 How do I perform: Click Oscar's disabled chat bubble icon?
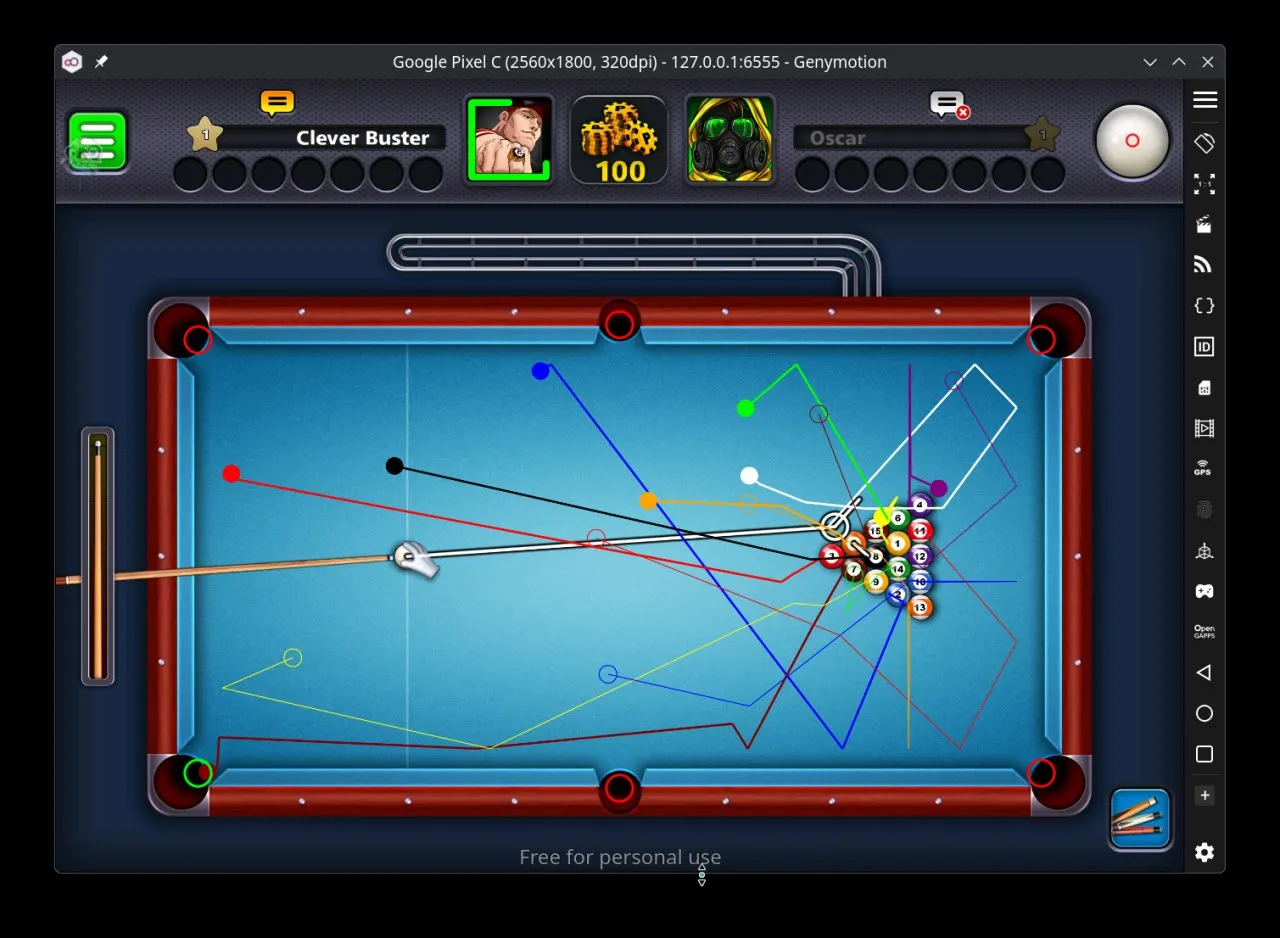946,105
